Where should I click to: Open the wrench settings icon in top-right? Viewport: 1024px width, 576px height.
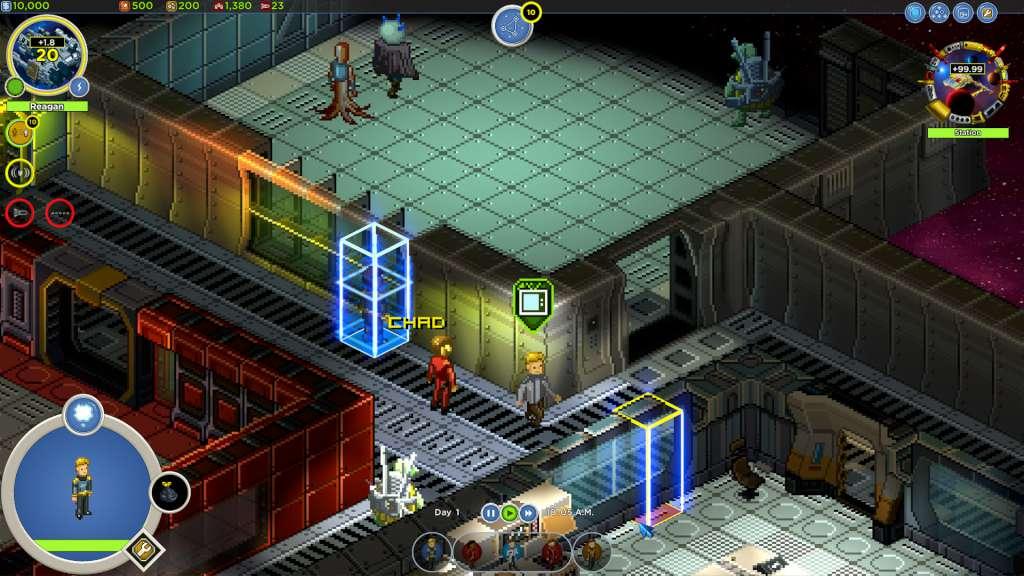(987, 13)
